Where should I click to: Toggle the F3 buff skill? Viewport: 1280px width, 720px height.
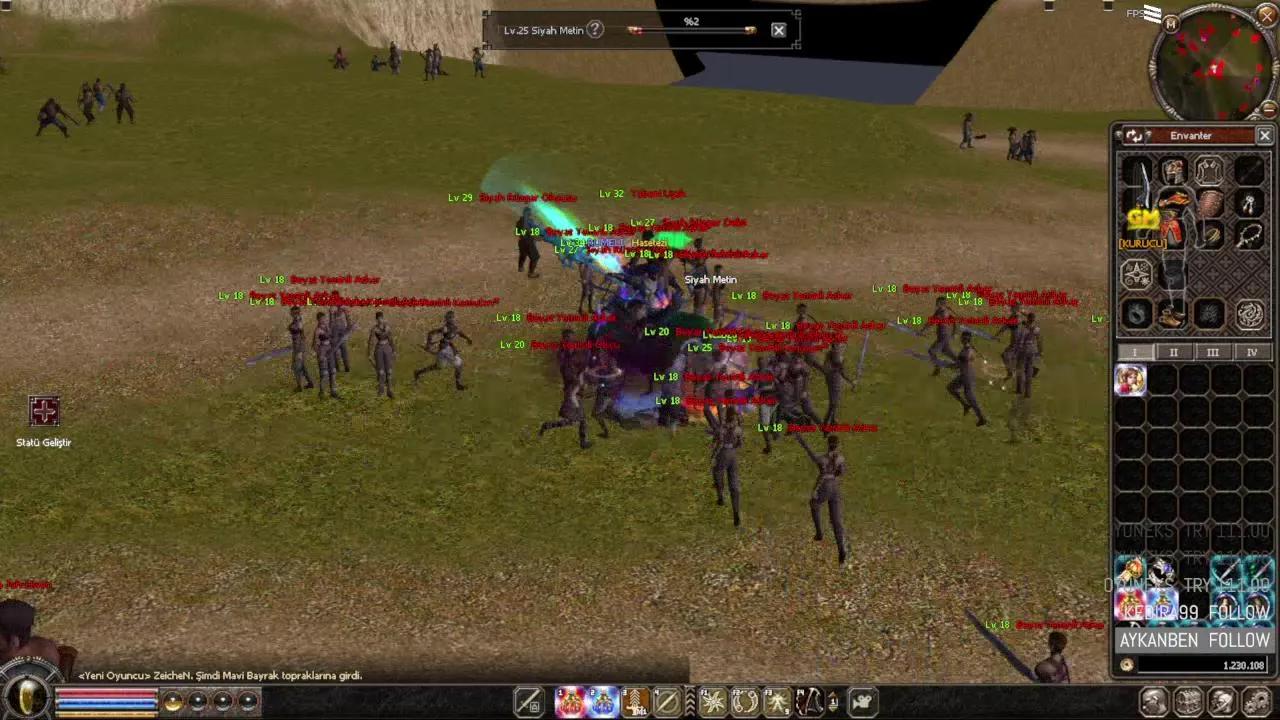[x=779, y=702]
